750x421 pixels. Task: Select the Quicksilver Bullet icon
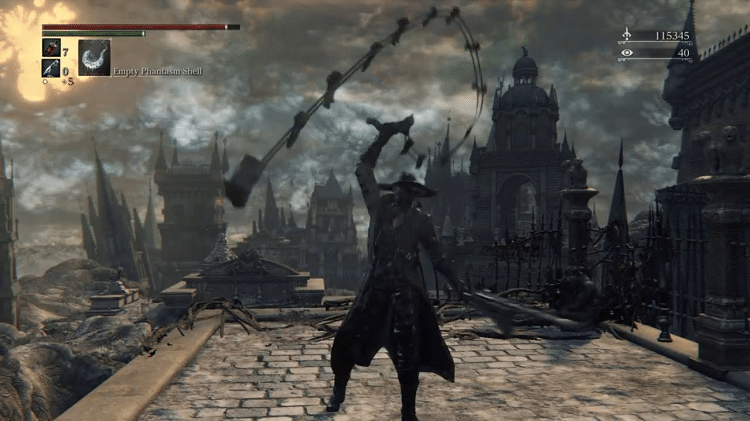click(x=51, y=67)
